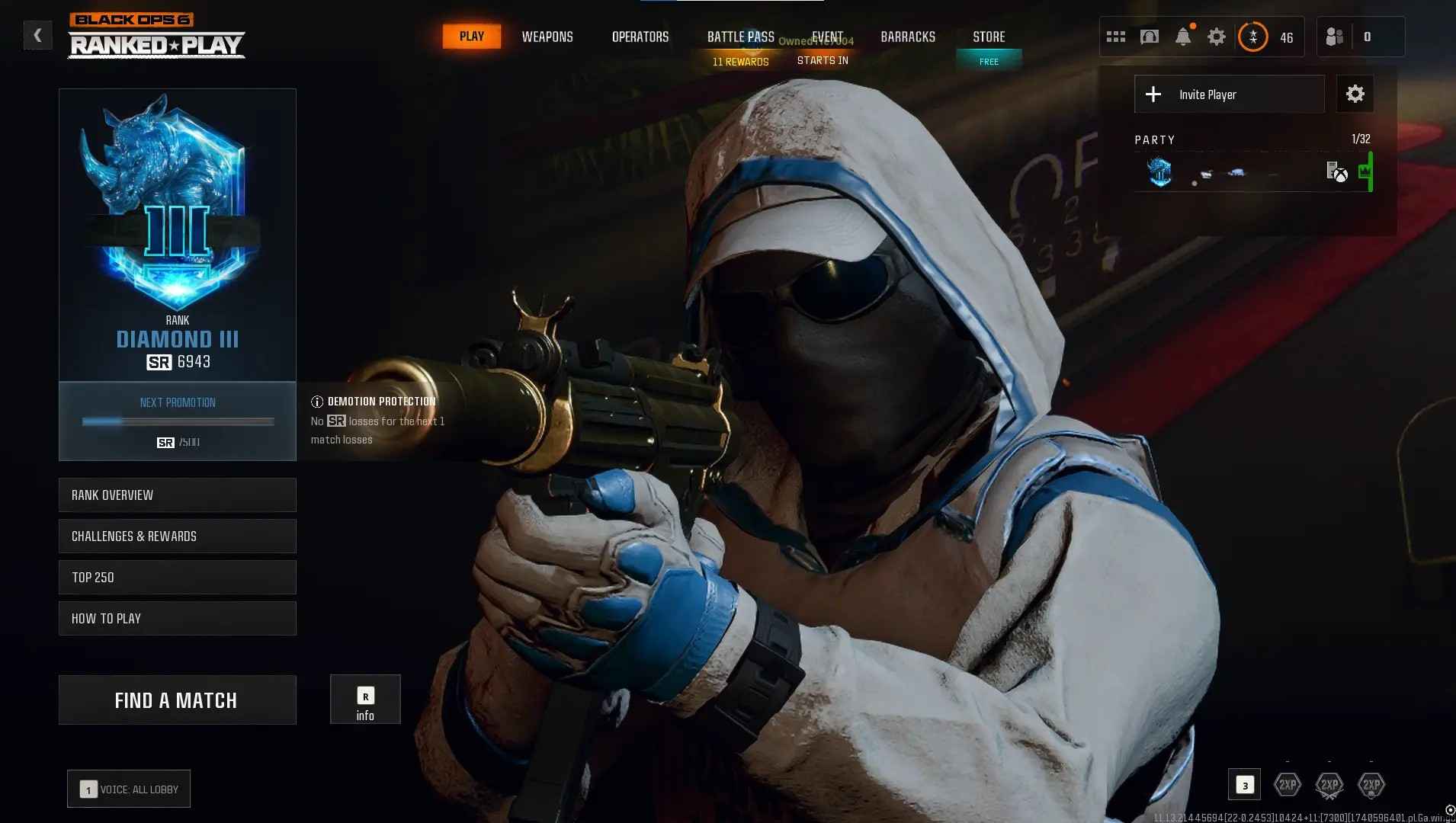Open the STORE tab with FREE label
This screenshot has width=1456, height=823.
[x=989, y=37]
